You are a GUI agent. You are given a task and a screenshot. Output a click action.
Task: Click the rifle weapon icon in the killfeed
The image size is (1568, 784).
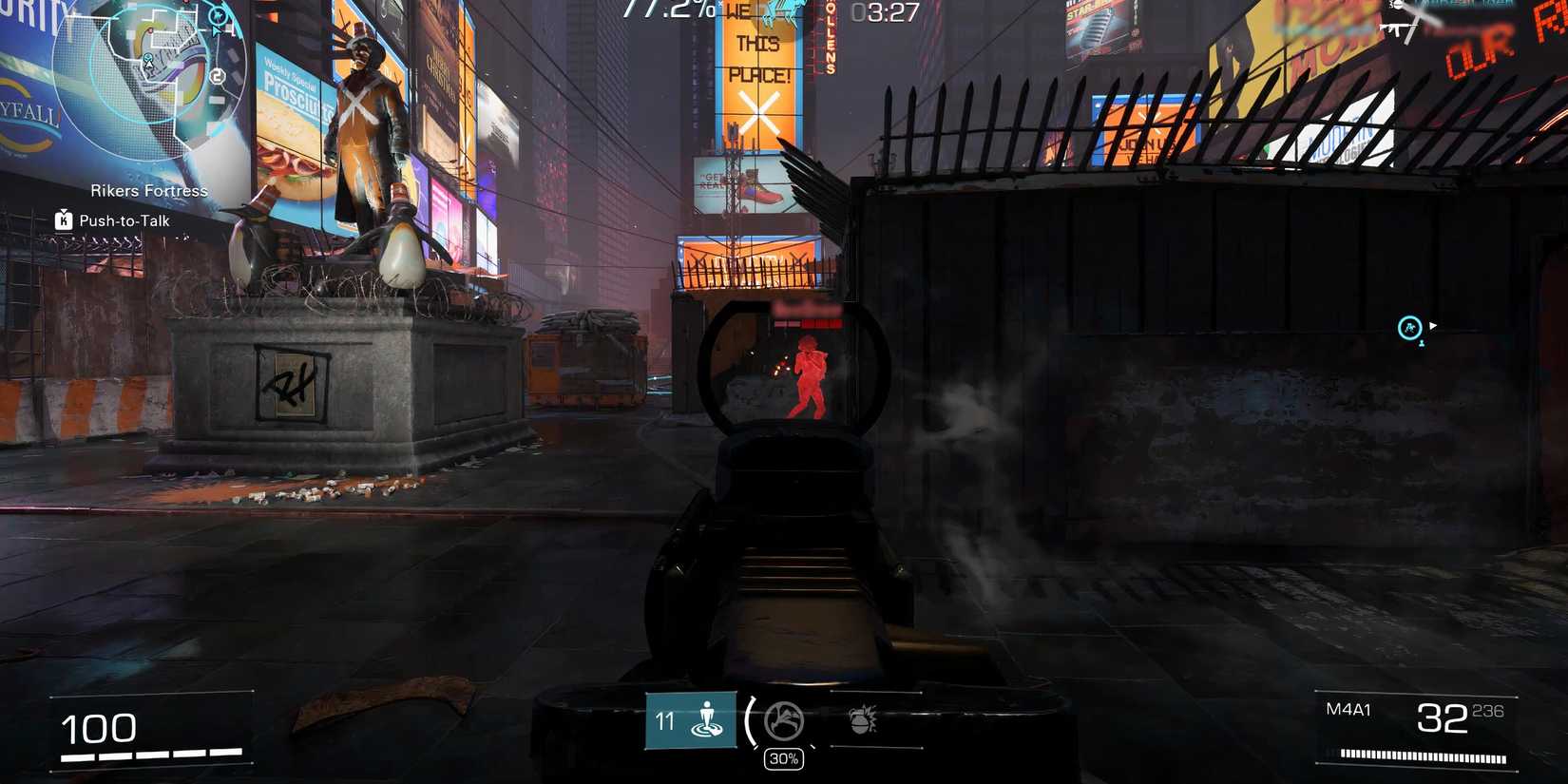coord(1398,29)
